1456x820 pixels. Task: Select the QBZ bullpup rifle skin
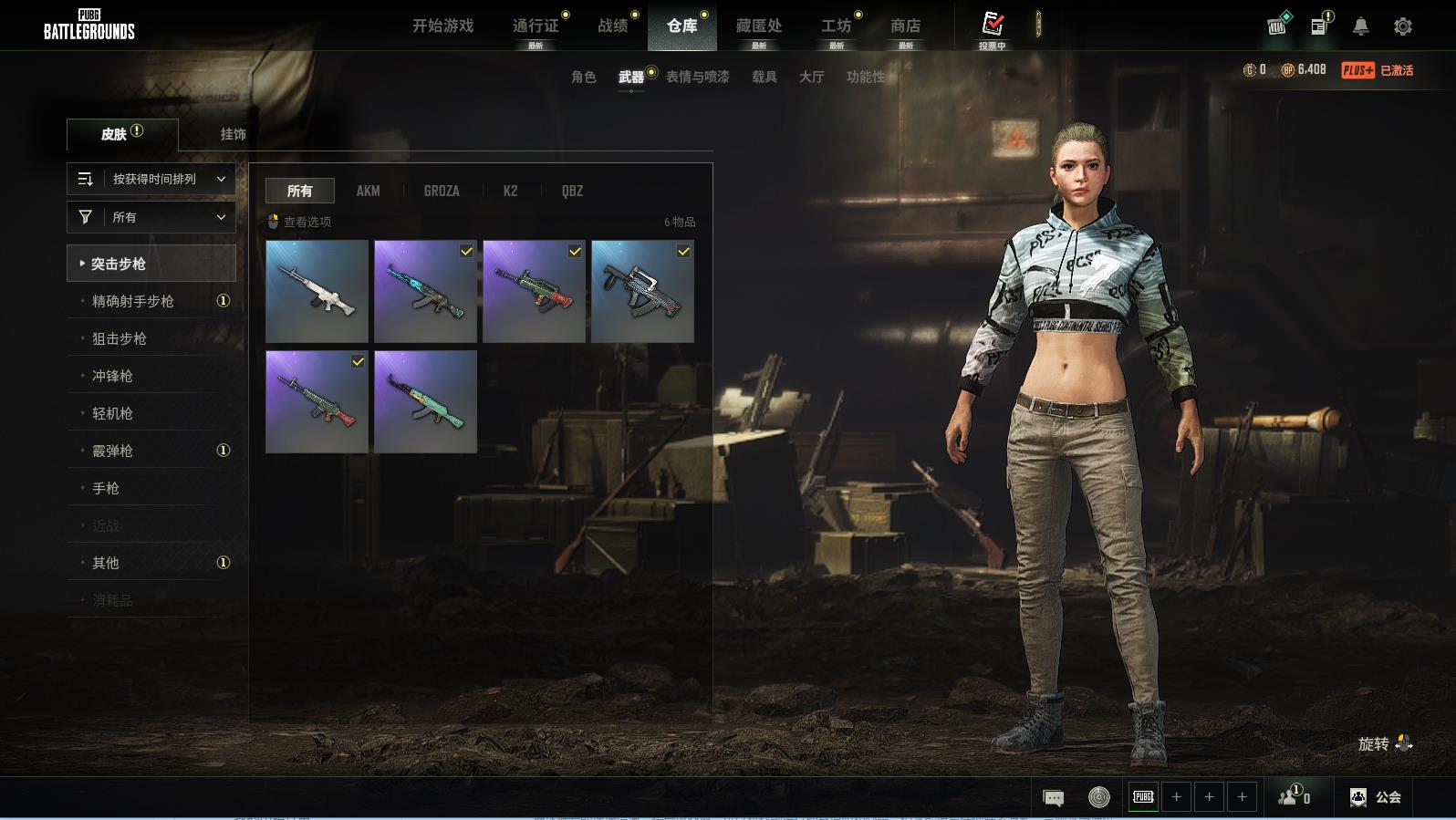tap(642, 291)
